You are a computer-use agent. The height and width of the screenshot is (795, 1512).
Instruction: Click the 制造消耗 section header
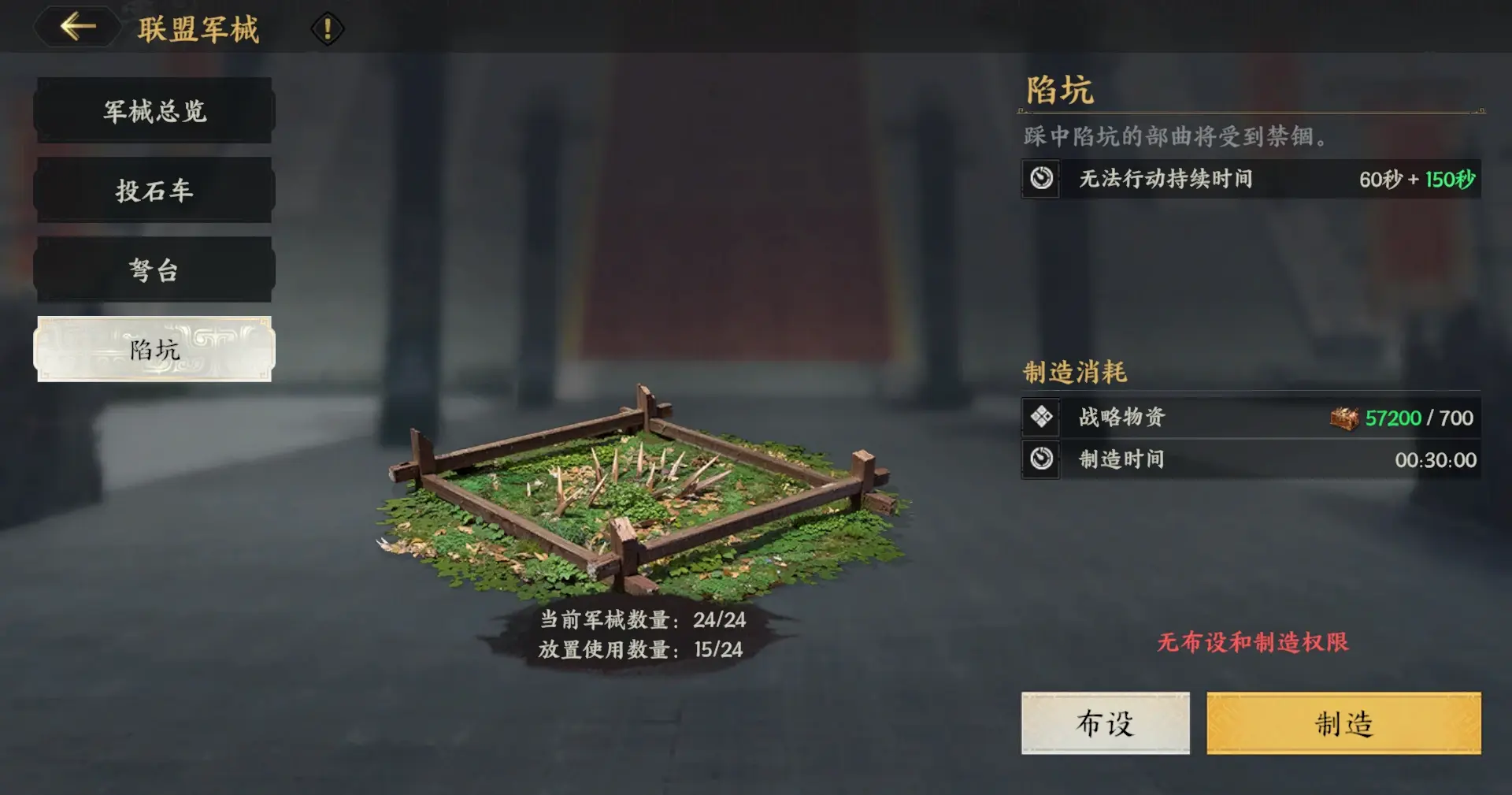[1075, 370]
